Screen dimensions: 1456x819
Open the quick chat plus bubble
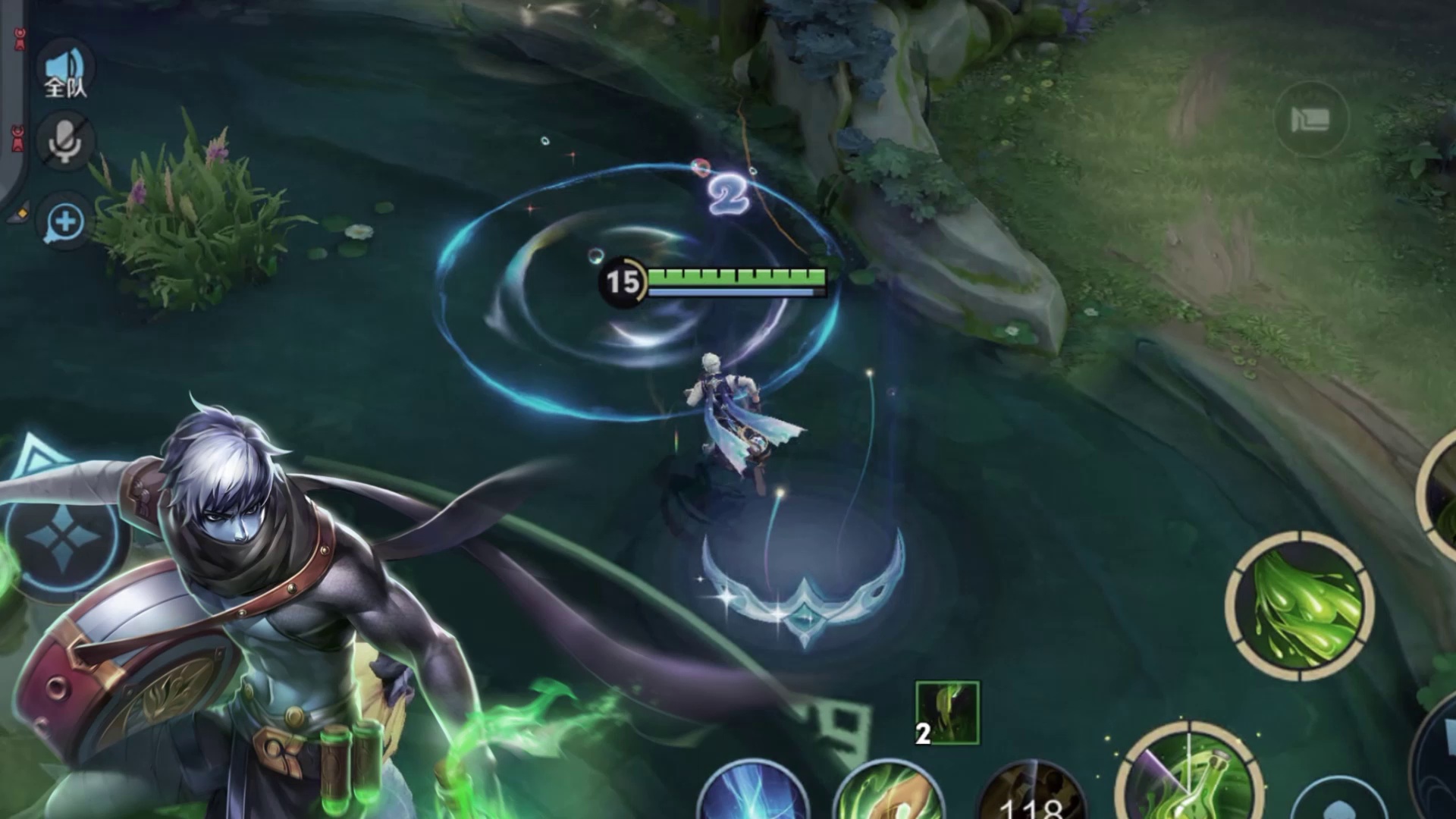pos(65,223)
